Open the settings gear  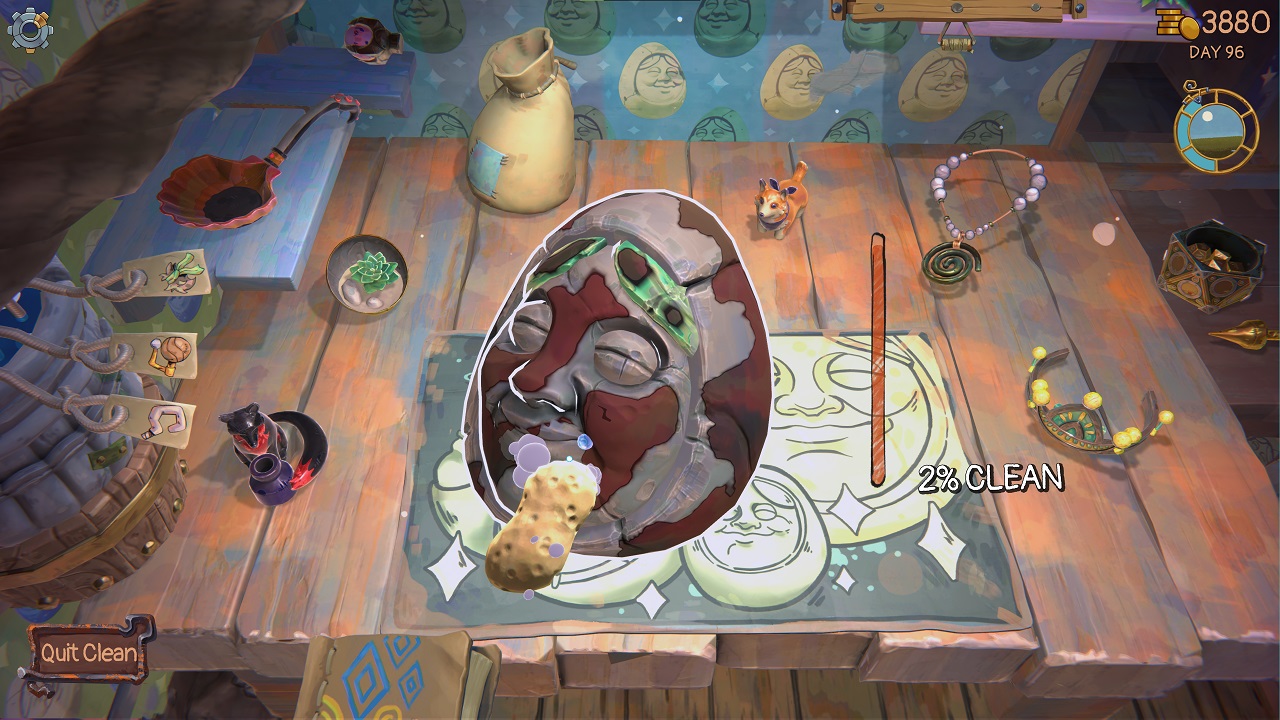[30, 32]
